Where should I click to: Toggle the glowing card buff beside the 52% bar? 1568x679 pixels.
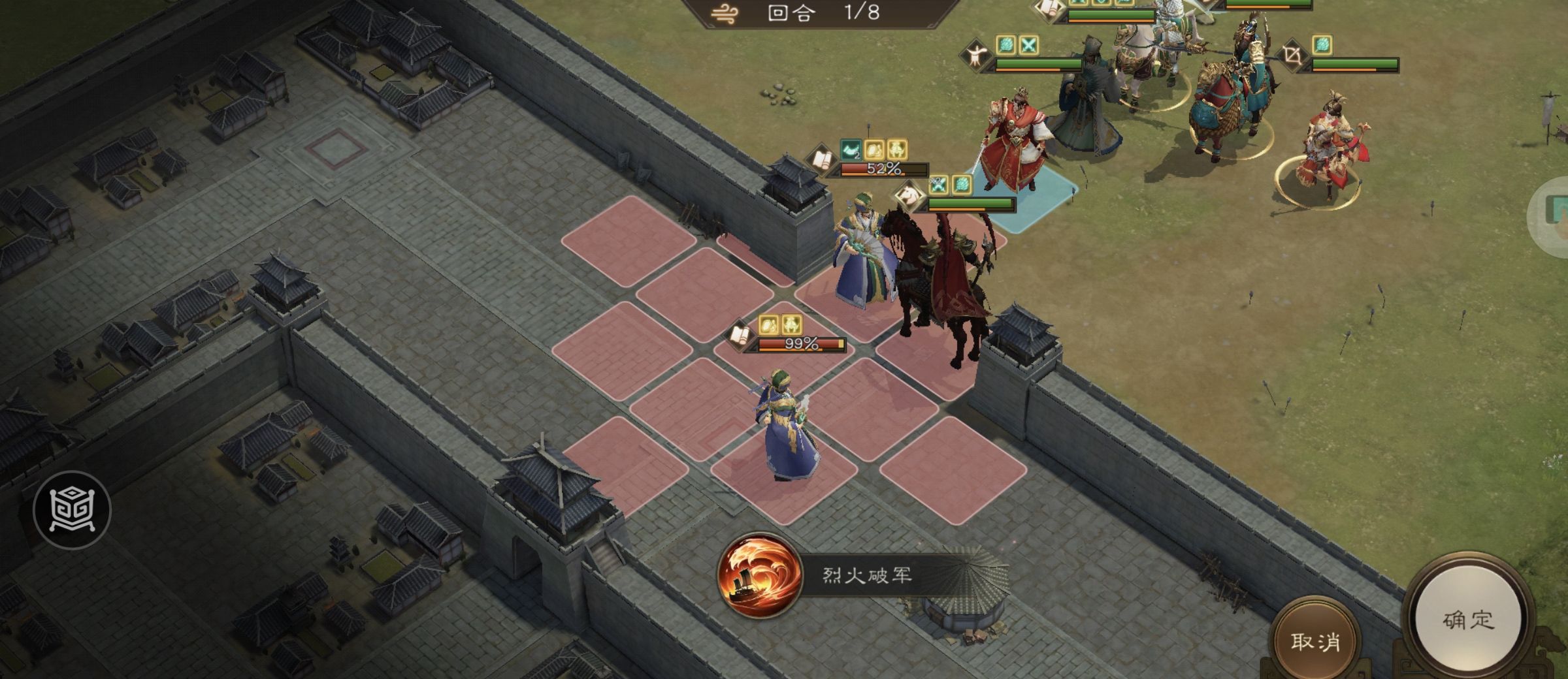coord(874,150)
